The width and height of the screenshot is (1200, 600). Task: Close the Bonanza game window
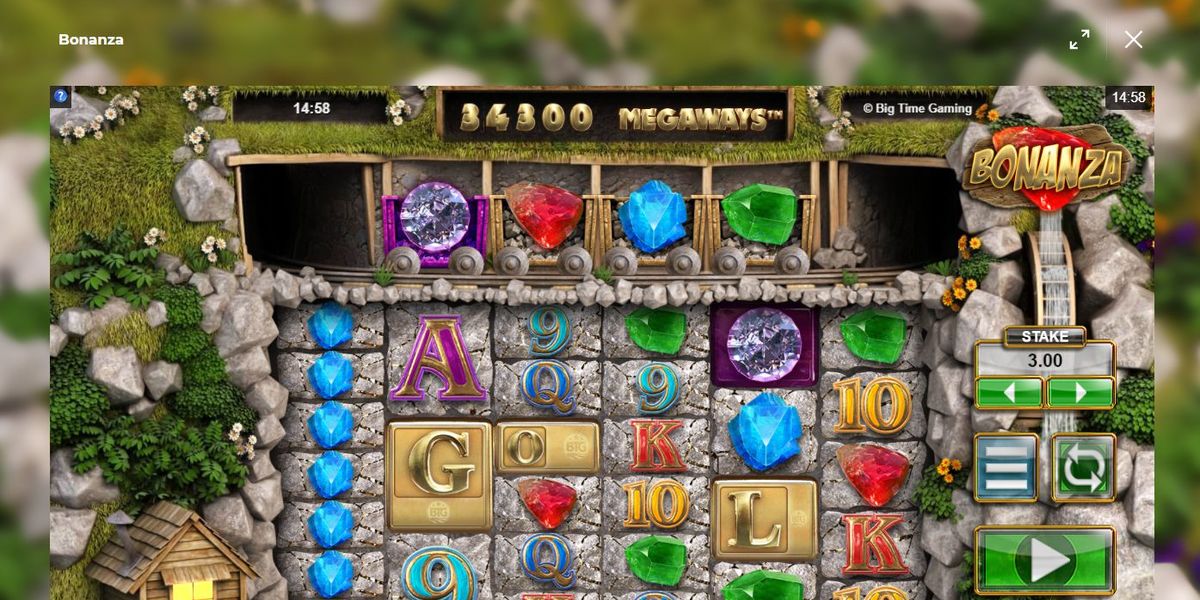[x=1133, y=40]
